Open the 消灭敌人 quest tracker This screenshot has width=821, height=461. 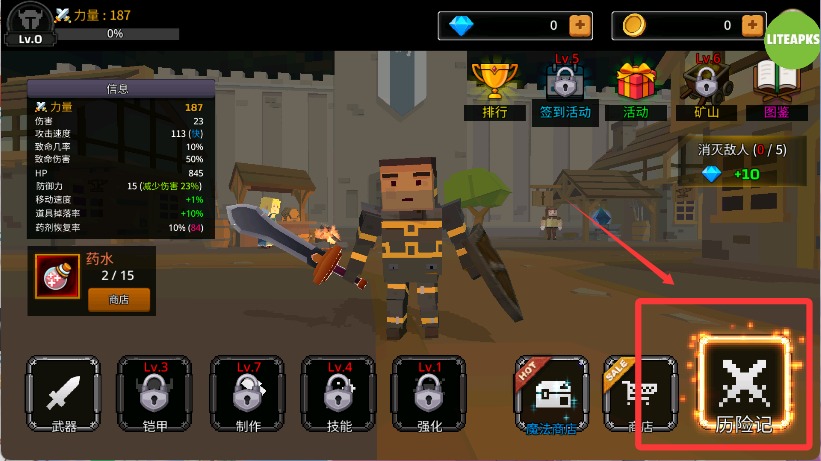[741, 162]
